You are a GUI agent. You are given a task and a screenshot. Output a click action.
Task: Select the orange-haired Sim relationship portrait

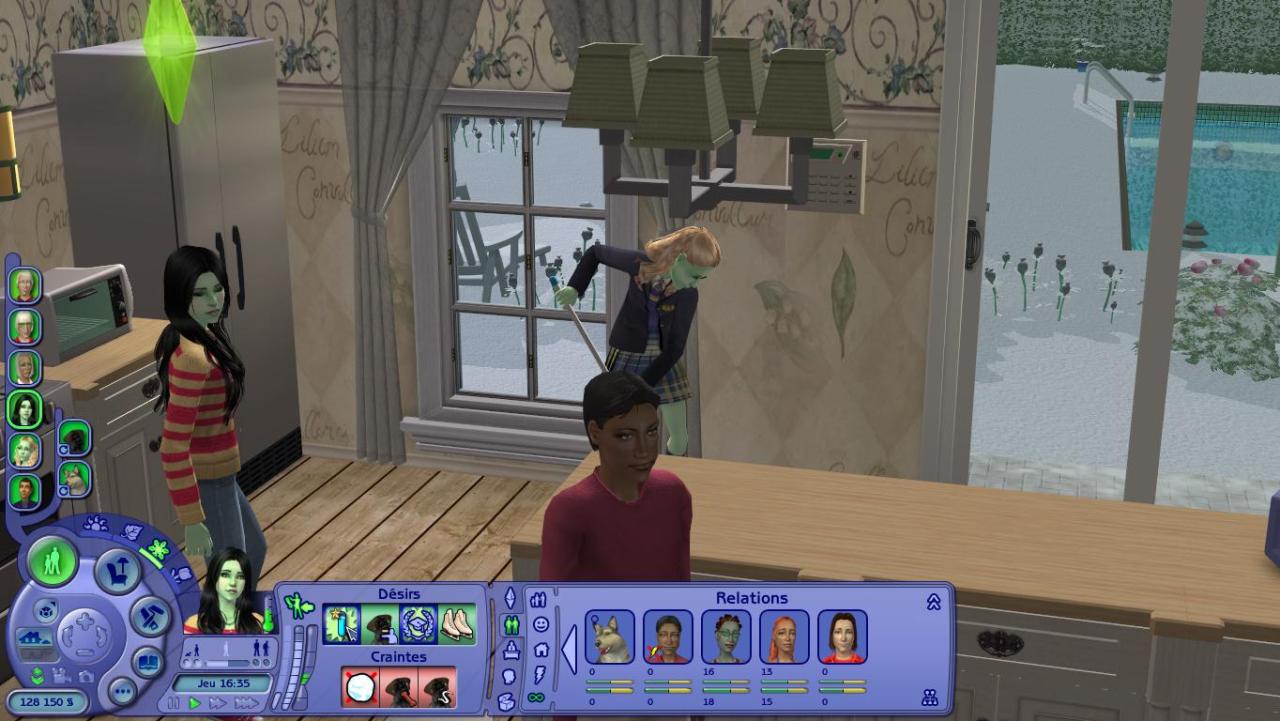coord(784,637)
